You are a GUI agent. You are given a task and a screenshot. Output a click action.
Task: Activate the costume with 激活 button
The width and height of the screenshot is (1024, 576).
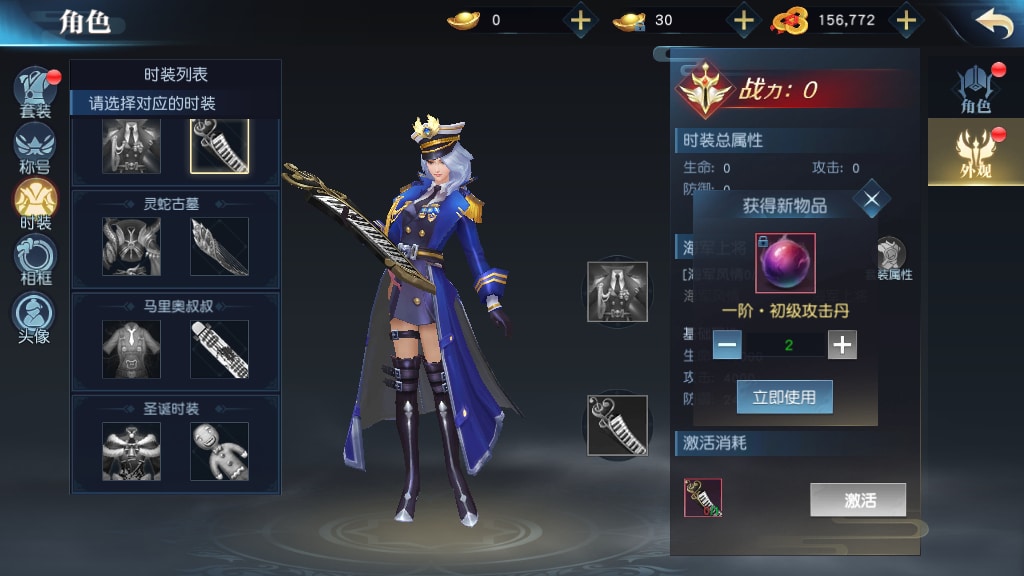[x=858, y=500]
